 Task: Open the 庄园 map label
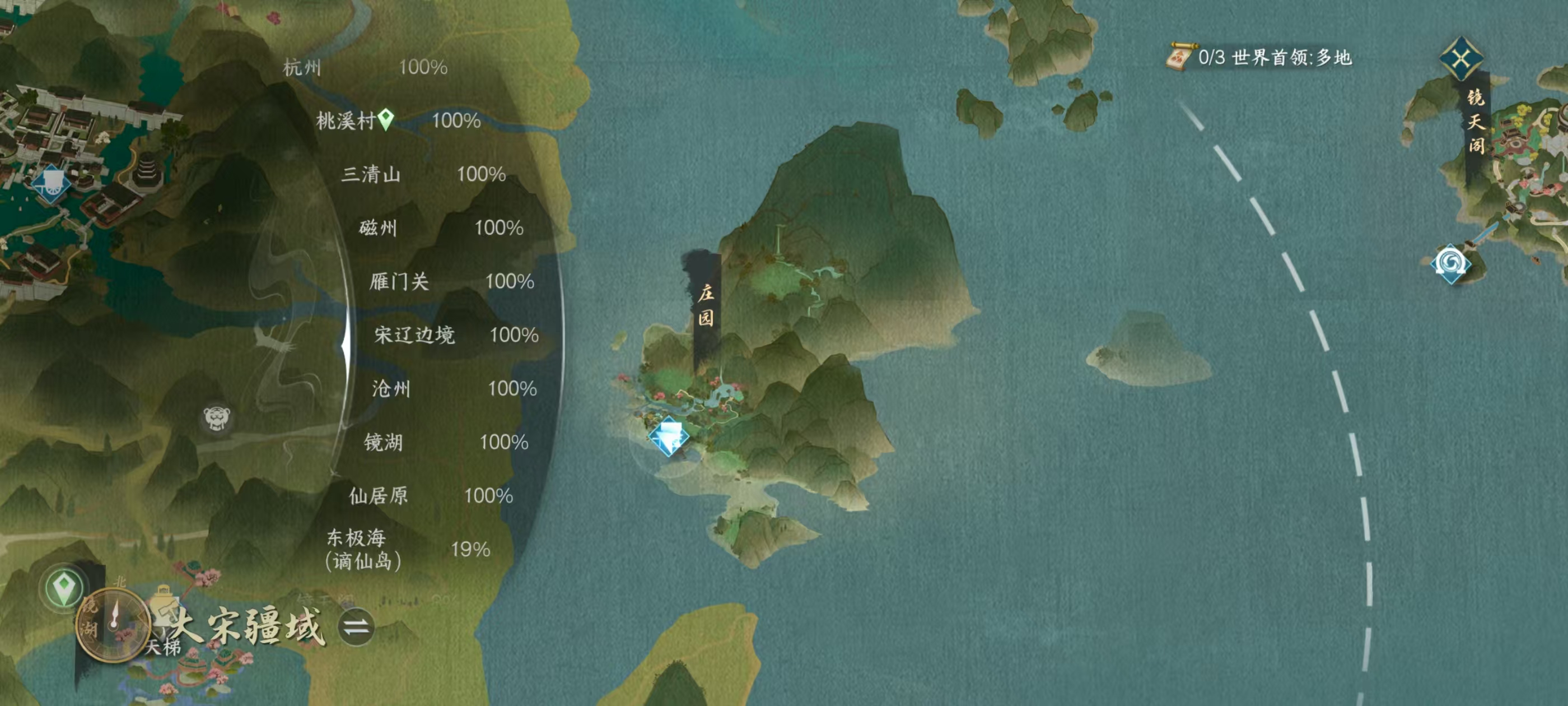tap(706, 306)
